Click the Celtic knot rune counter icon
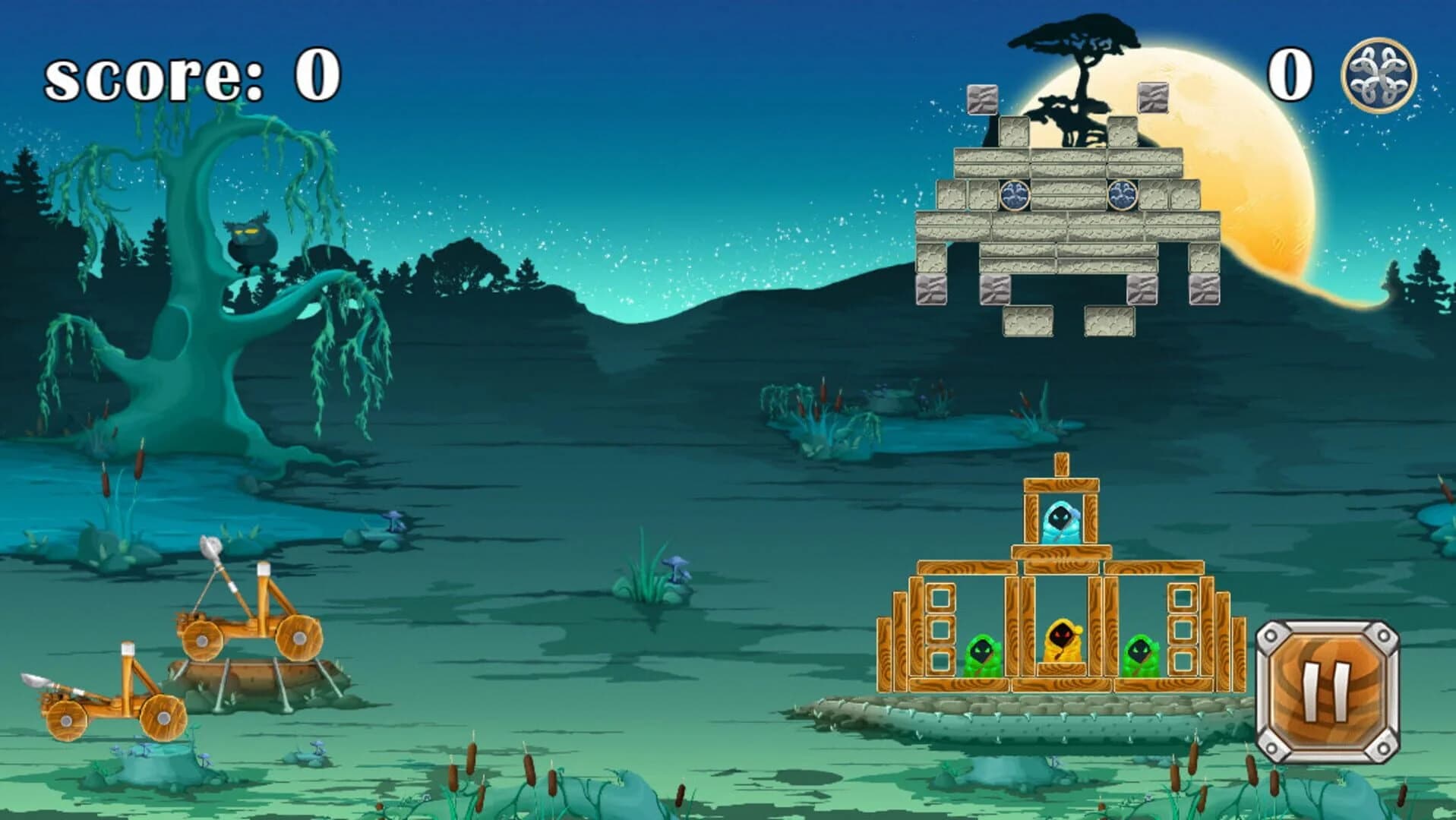This screenshot has width=1456, height=820. tap(1378, 76)
